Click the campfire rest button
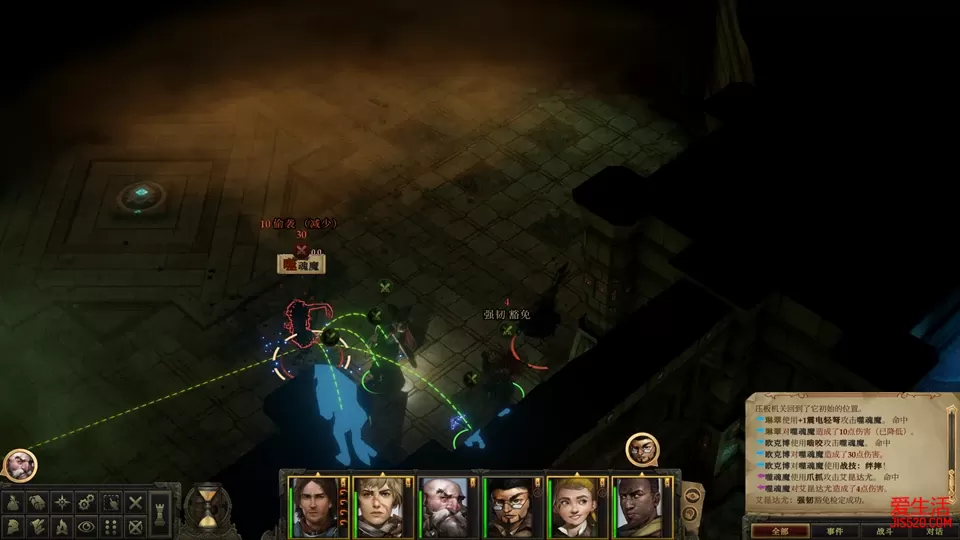 coord(63,526)
